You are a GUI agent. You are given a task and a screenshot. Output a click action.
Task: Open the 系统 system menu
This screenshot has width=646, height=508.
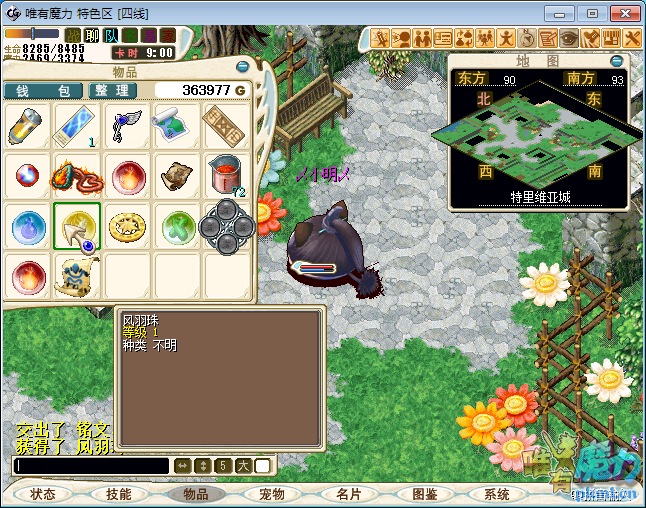(497, 494)
